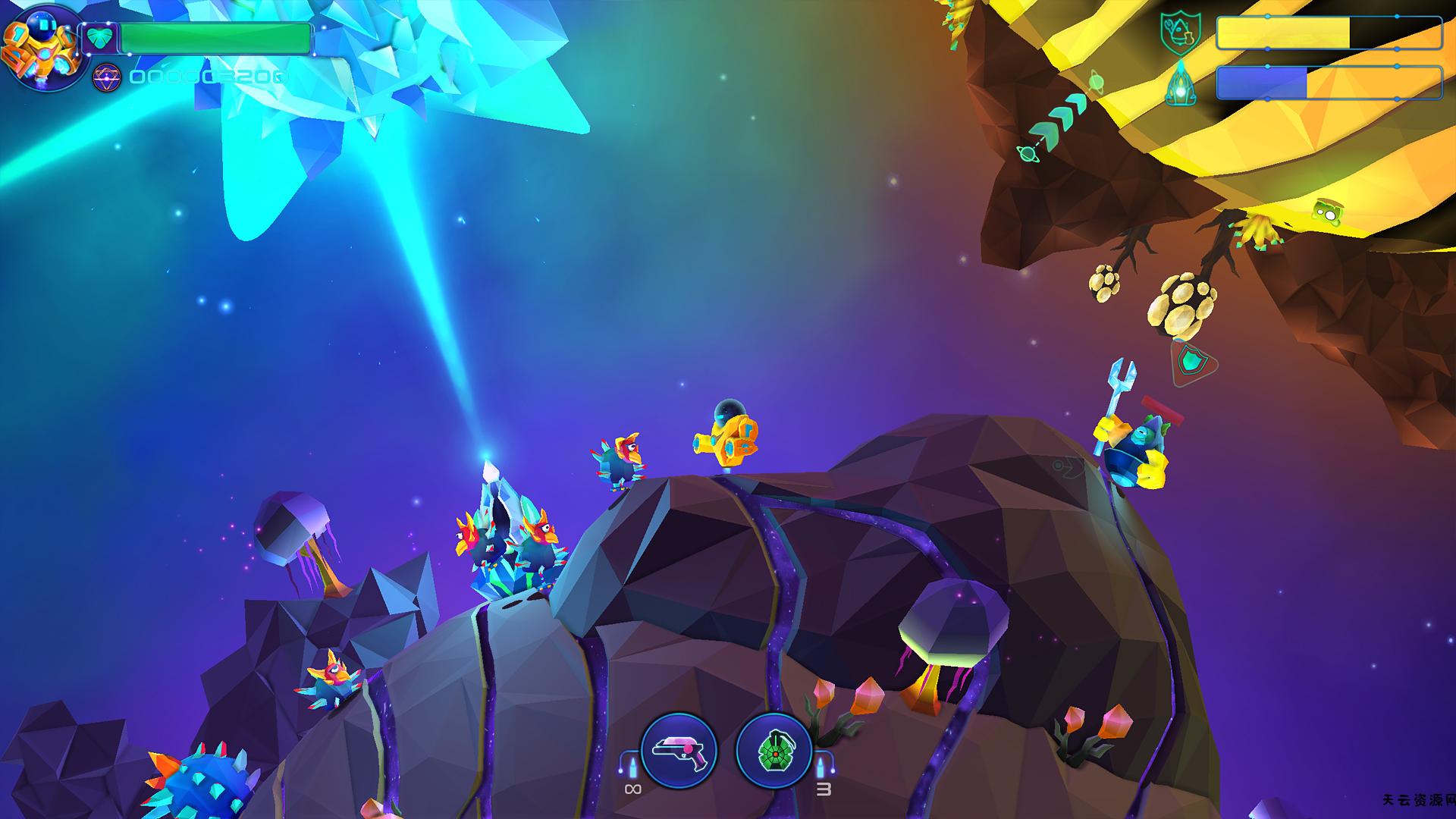
Task: Select the green grenade weapon icon
Action: (x=773, y=751)
